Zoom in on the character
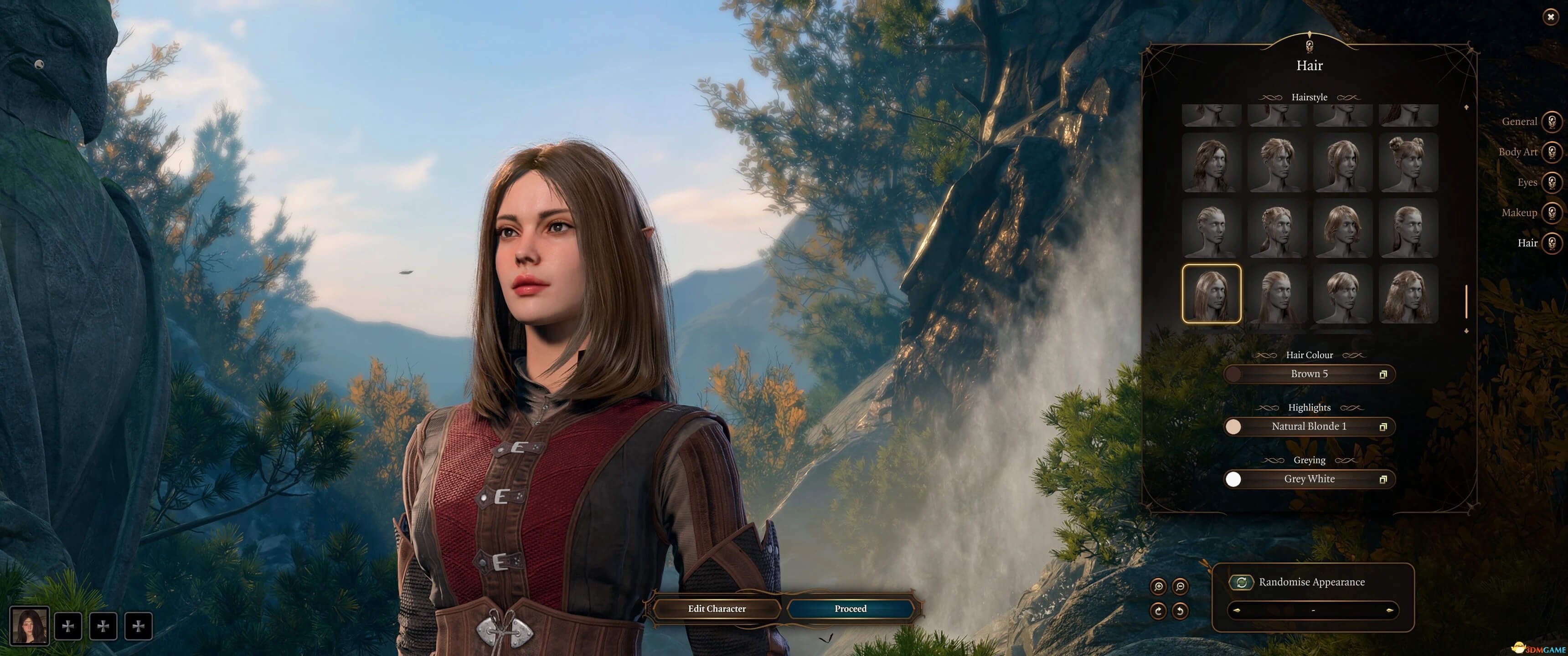This screenshot has width=1568, height=656. (1158, 587)
